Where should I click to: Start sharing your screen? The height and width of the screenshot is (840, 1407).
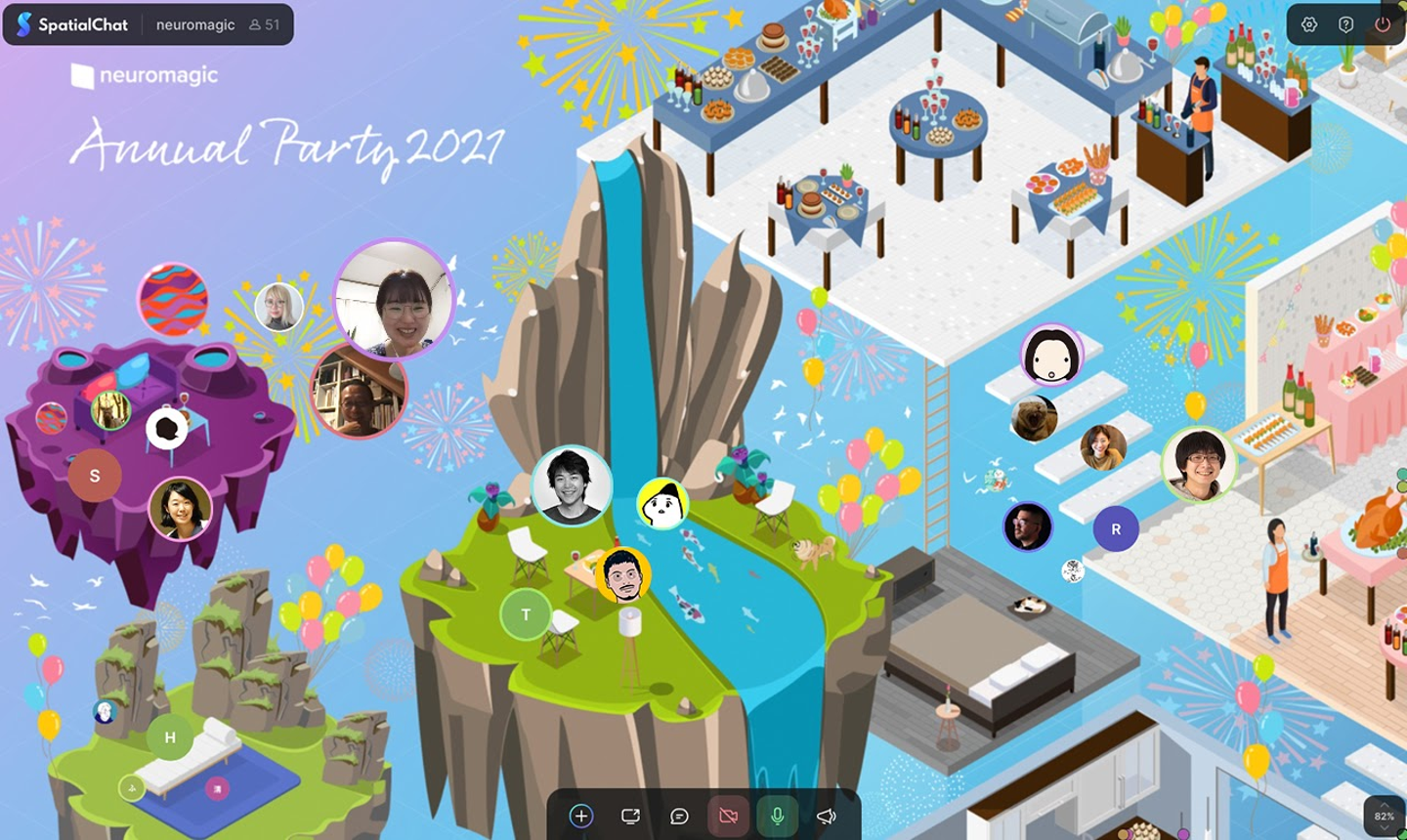pos(630,816)
